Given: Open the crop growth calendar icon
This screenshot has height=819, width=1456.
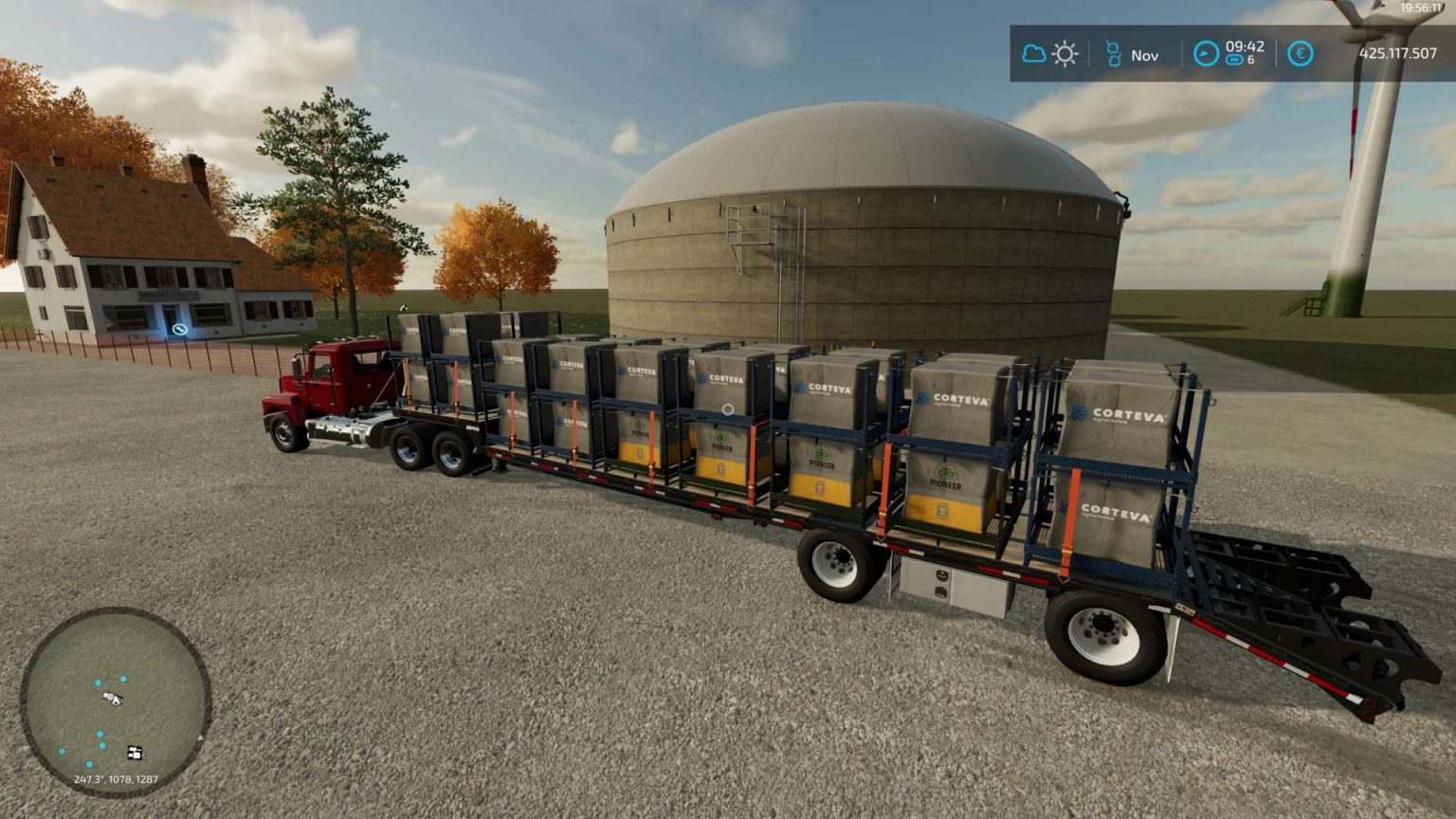Looking at the screenshot, I should (1115, 54).
